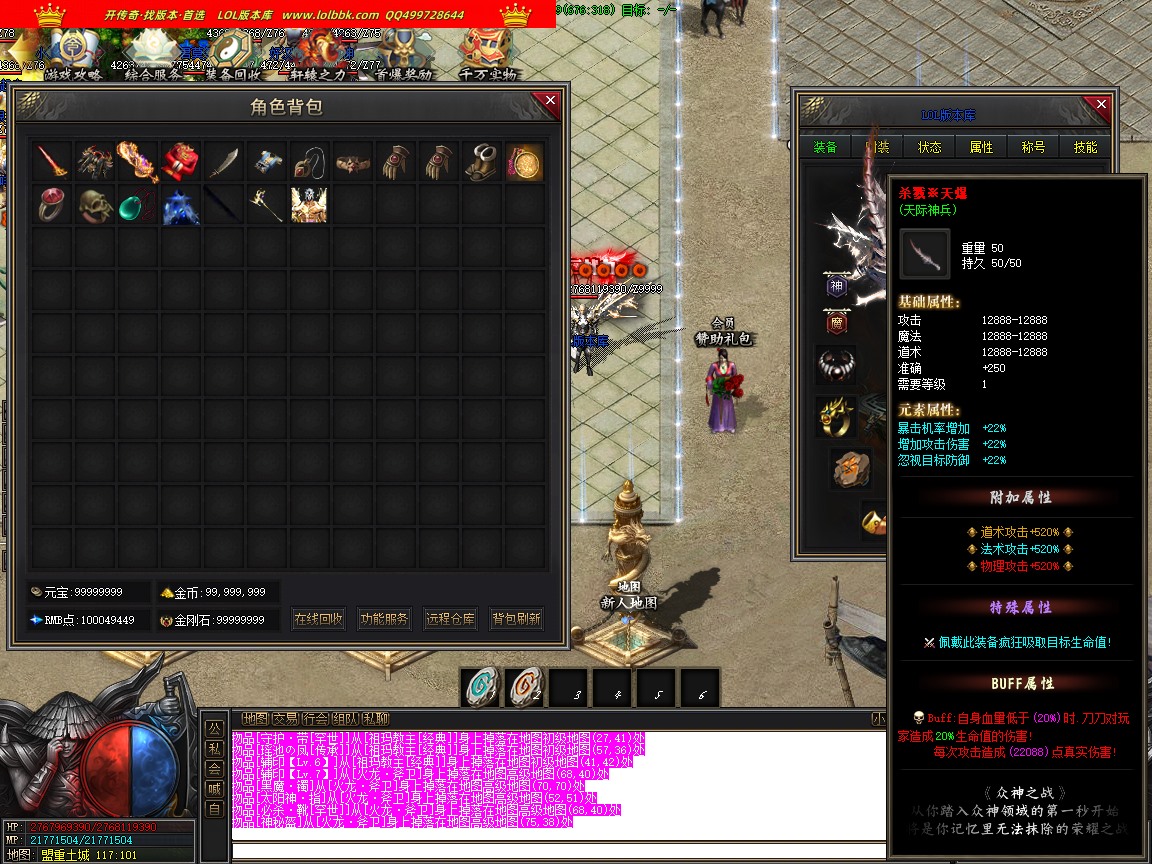Image resolution: width=1152 pixels, height=864 pixels.
Task: Select the red gift pouch in the bag
Action: tap(180, 161)
